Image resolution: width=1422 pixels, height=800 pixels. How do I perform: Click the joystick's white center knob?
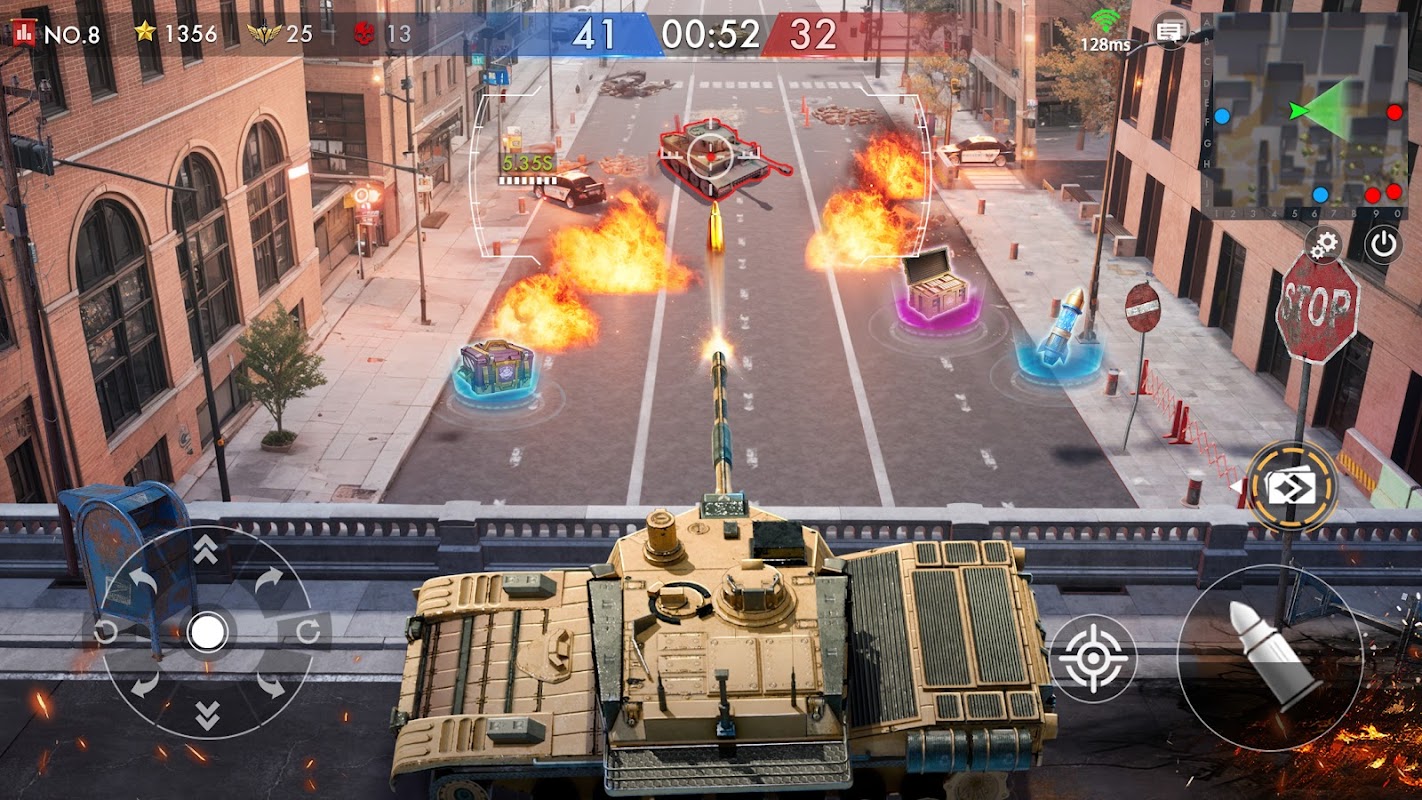click(207, 632)
